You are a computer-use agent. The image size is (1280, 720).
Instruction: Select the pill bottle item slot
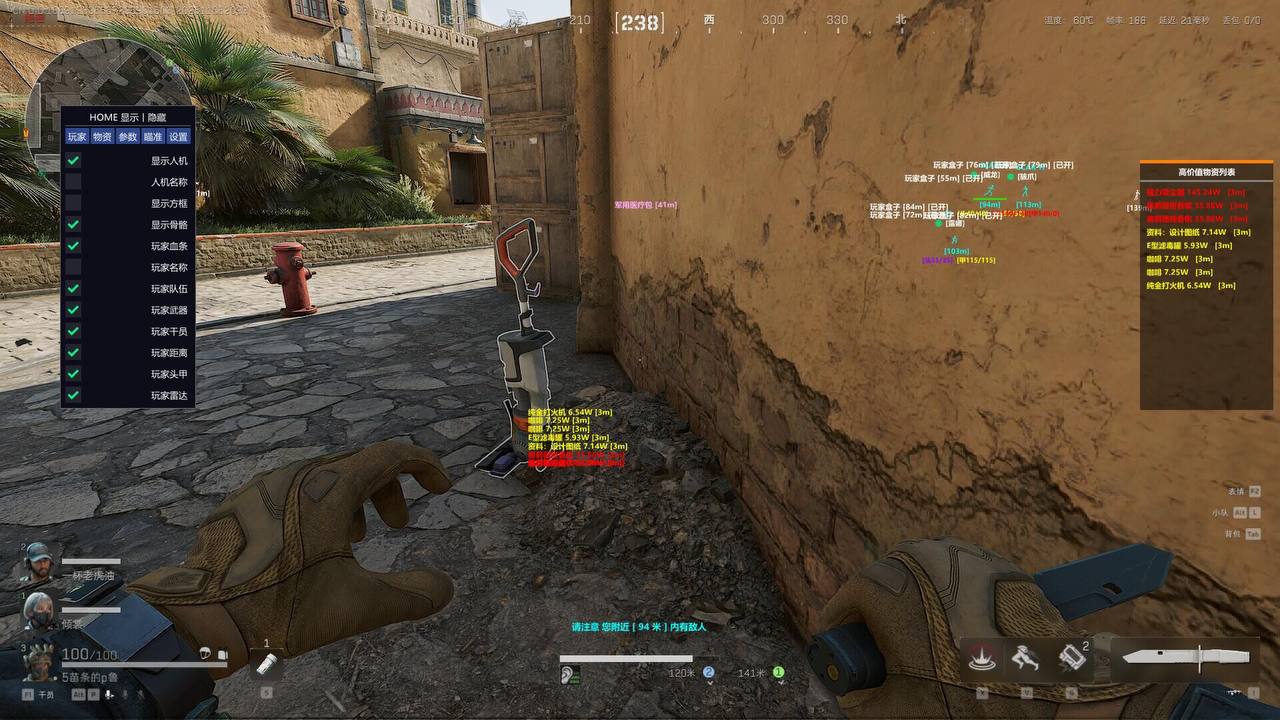coord(267,663)
